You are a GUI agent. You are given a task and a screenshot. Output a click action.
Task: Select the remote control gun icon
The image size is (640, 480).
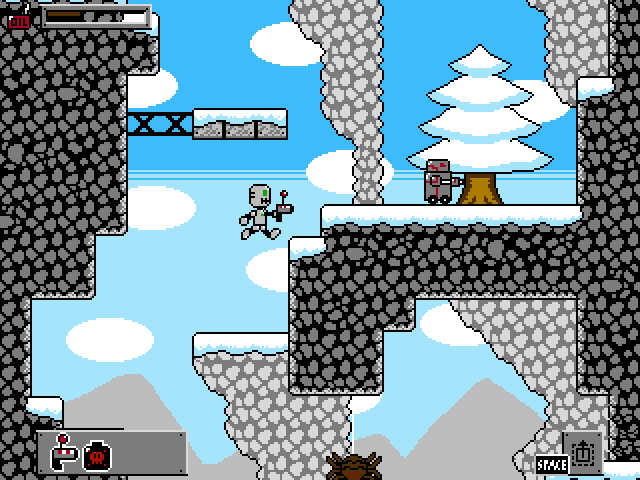63,453
